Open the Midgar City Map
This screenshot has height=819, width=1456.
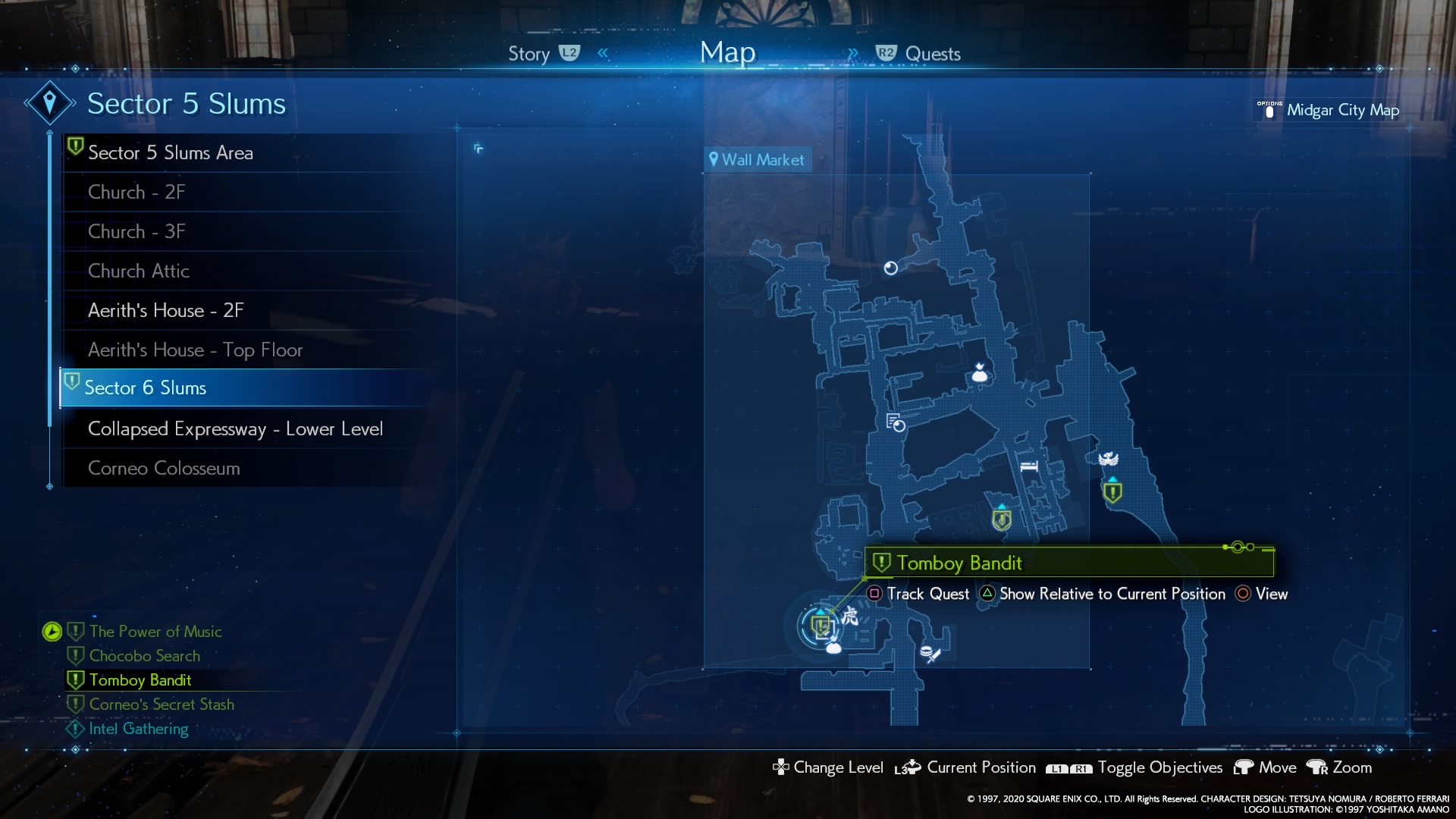click(1342, 110)
